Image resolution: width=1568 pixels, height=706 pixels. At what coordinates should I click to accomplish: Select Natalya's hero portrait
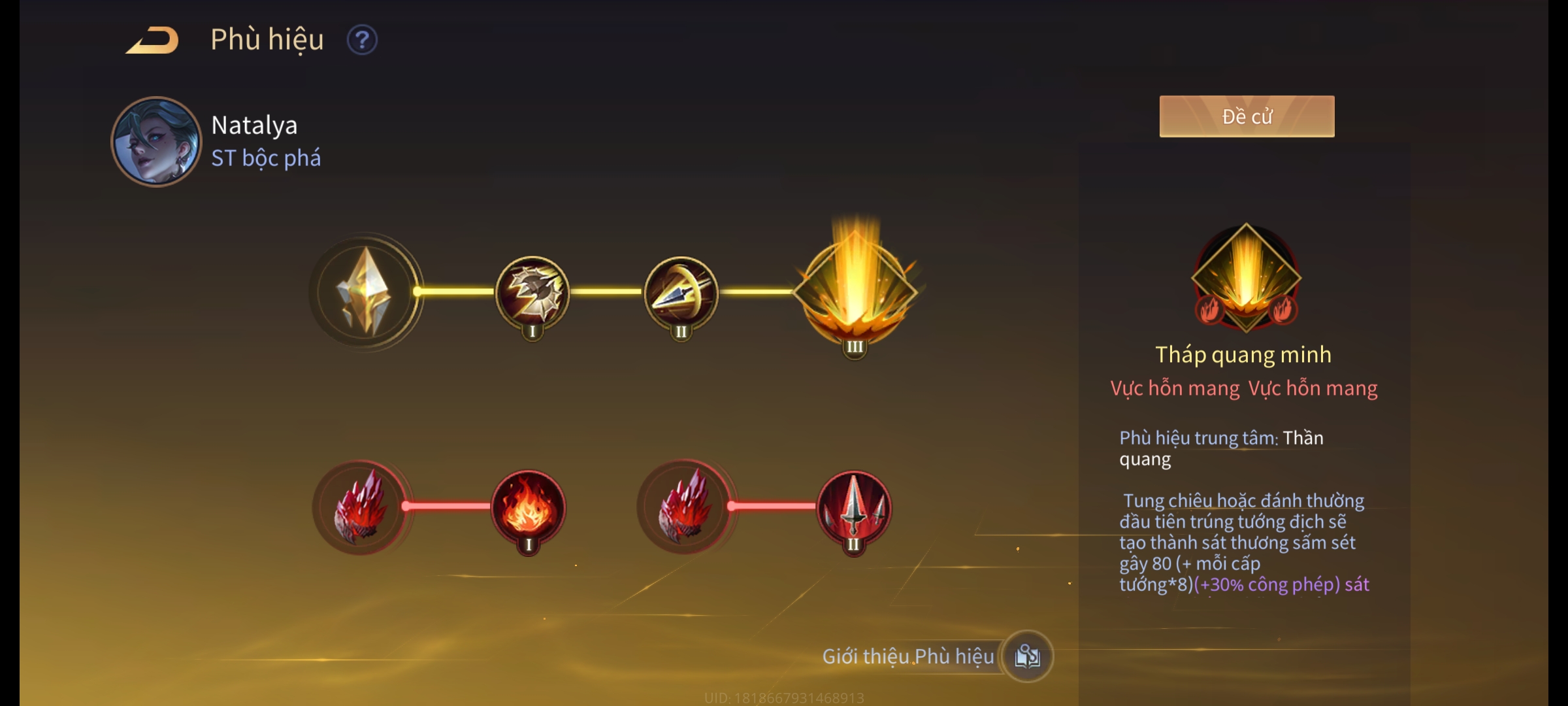click(x=156, y=141)
